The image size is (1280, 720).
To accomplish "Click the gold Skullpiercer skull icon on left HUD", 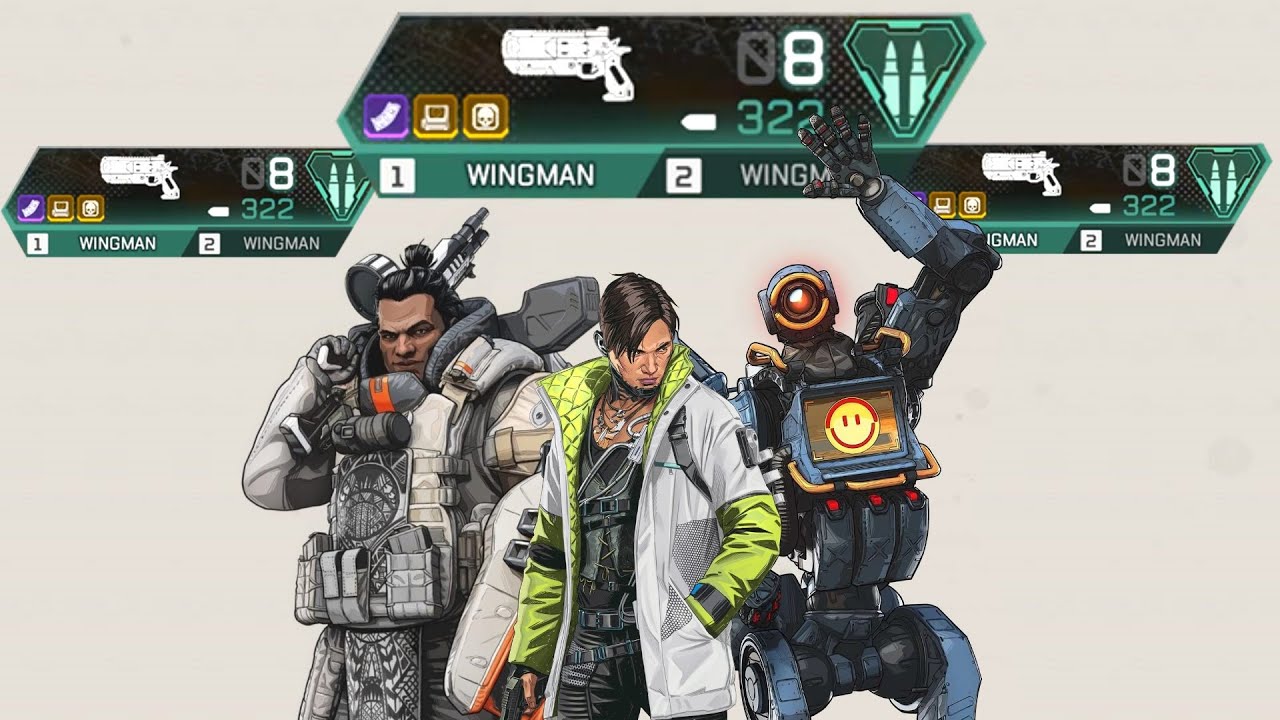I will 91,209.
